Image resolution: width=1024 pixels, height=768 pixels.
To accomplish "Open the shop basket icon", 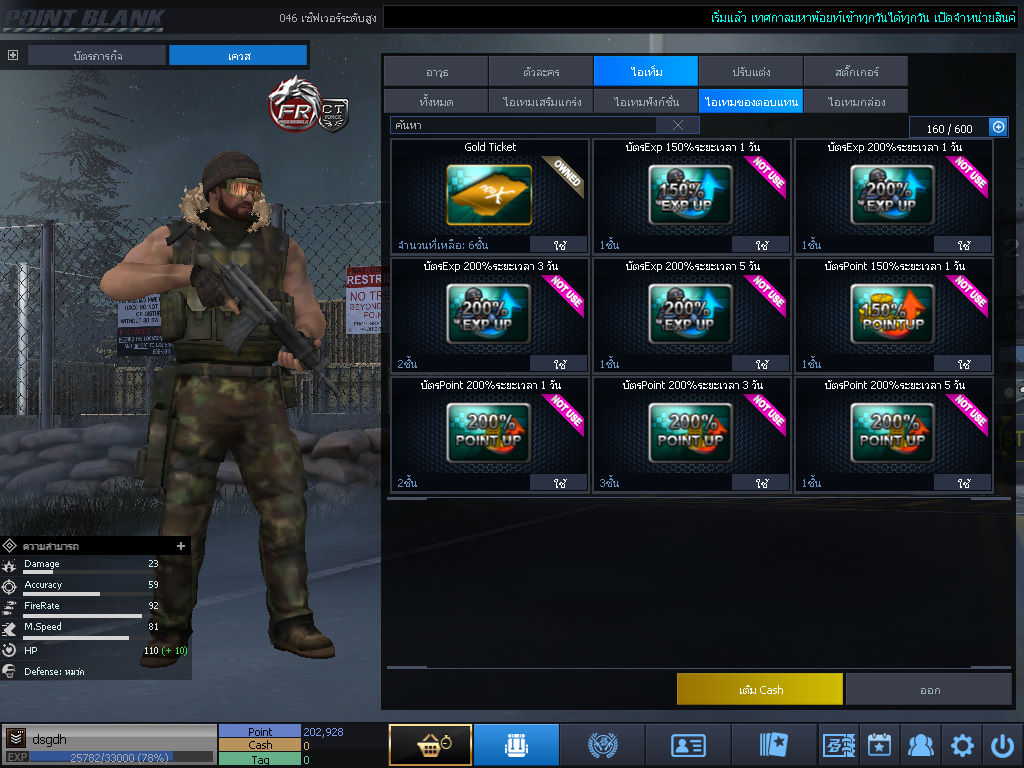I will click(x=430, y=745).
